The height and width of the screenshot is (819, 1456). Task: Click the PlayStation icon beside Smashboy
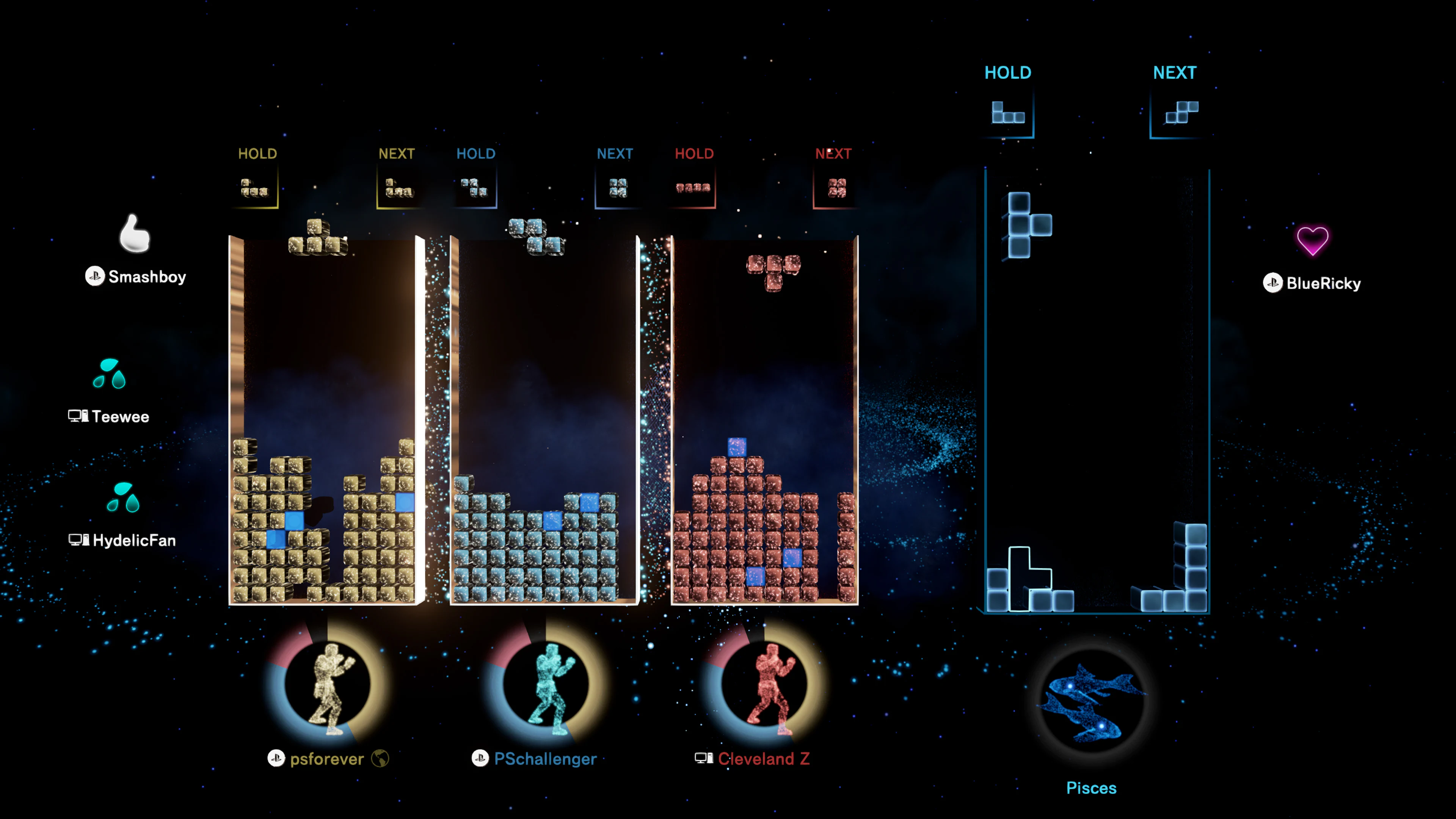tap(95, 277)
